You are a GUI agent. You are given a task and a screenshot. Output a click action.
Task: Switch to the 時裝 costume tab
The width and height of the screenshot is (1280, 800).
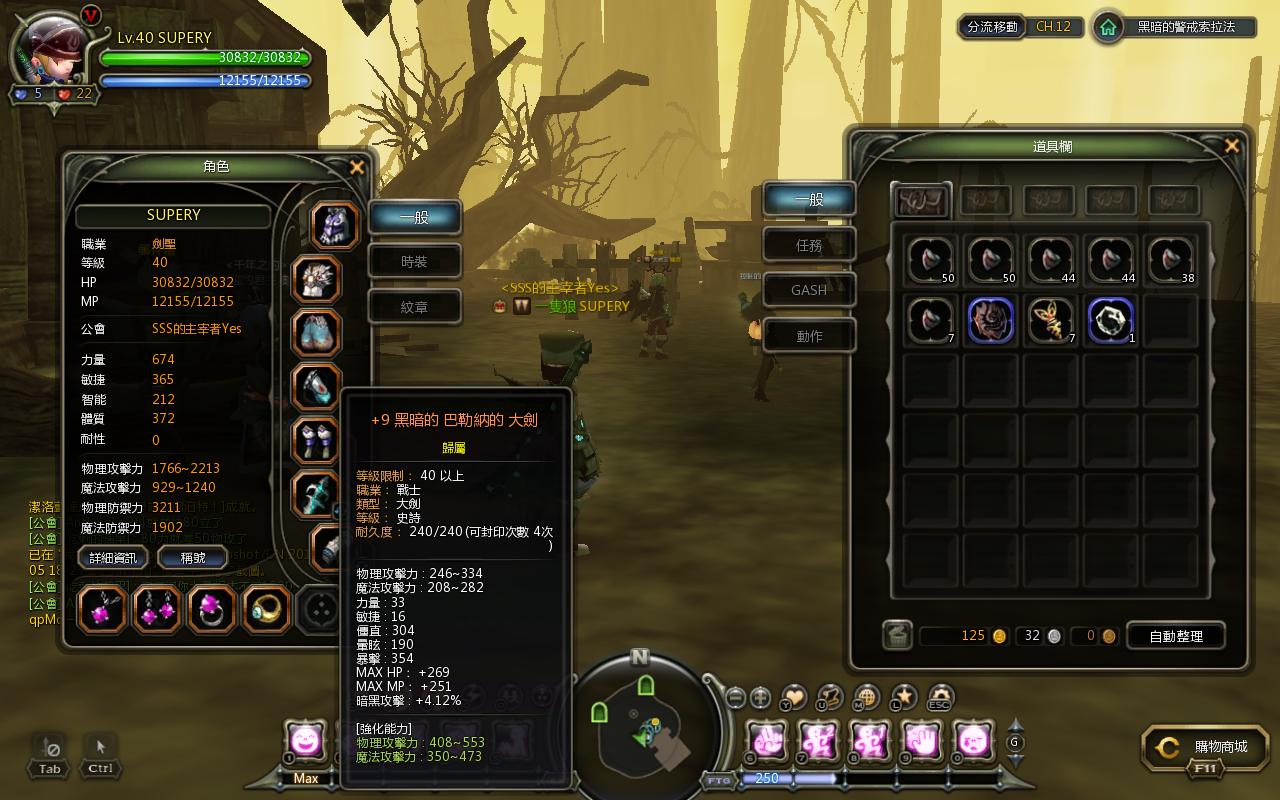tap(414, 262)
